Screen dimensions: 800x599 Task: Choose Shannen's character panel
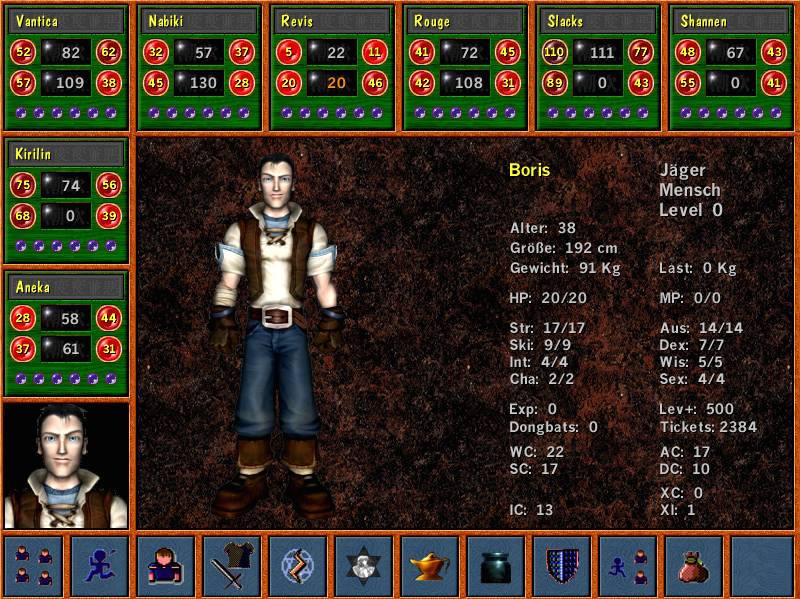click(x=731, y=67)
